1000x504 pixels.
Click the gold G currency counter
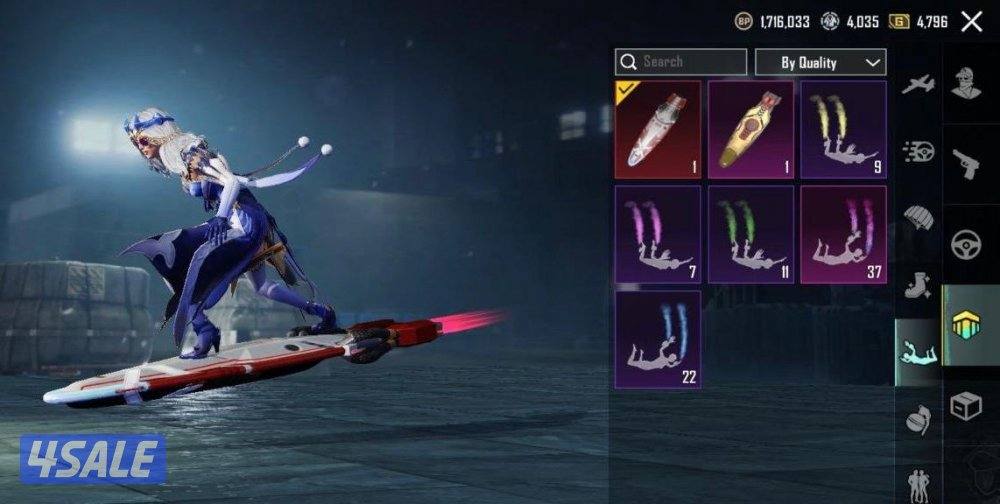point(917,21)
